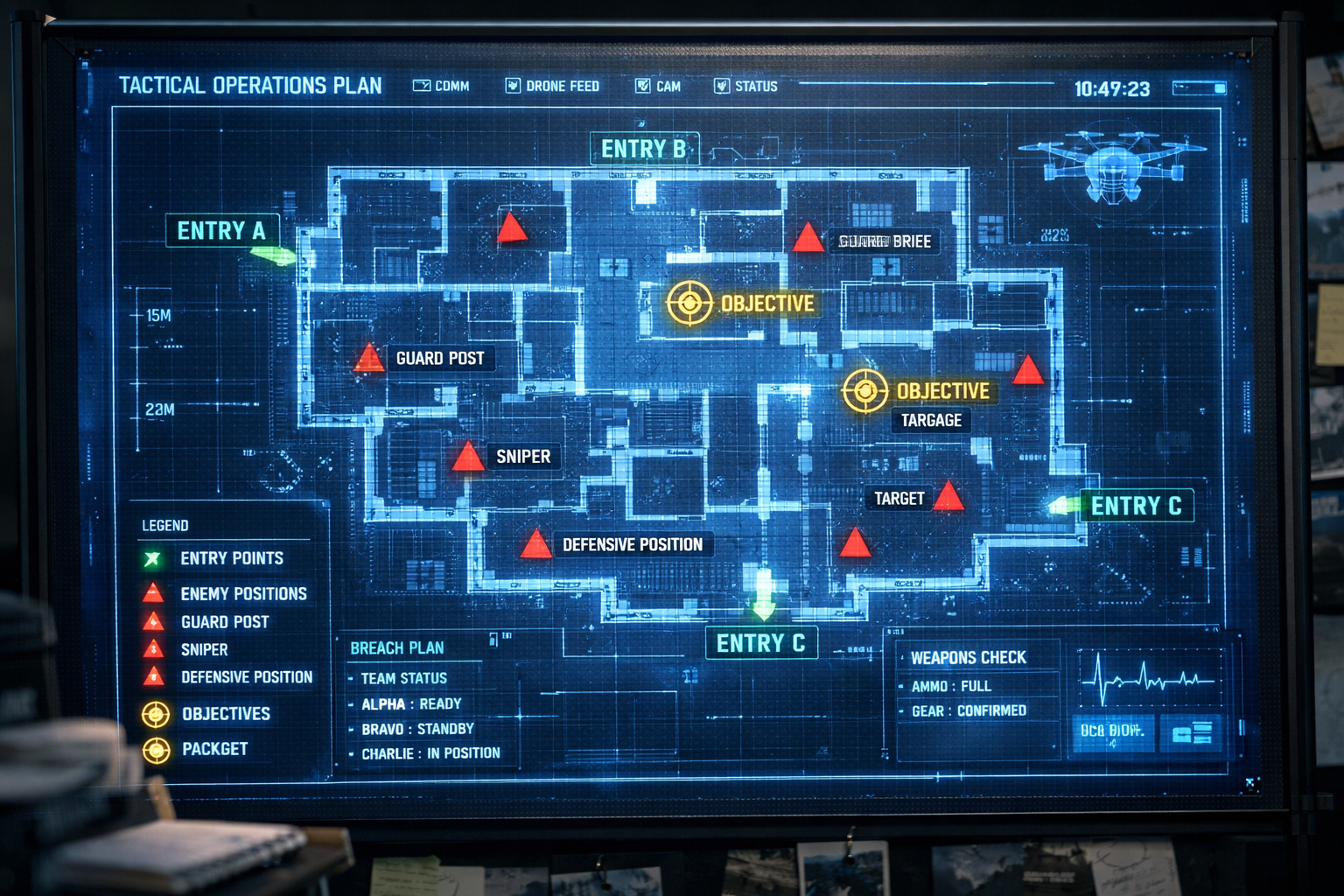Click the GUARD POST label on the map
This screenshot has height=896, width=1344.
[x=440, y=358]
